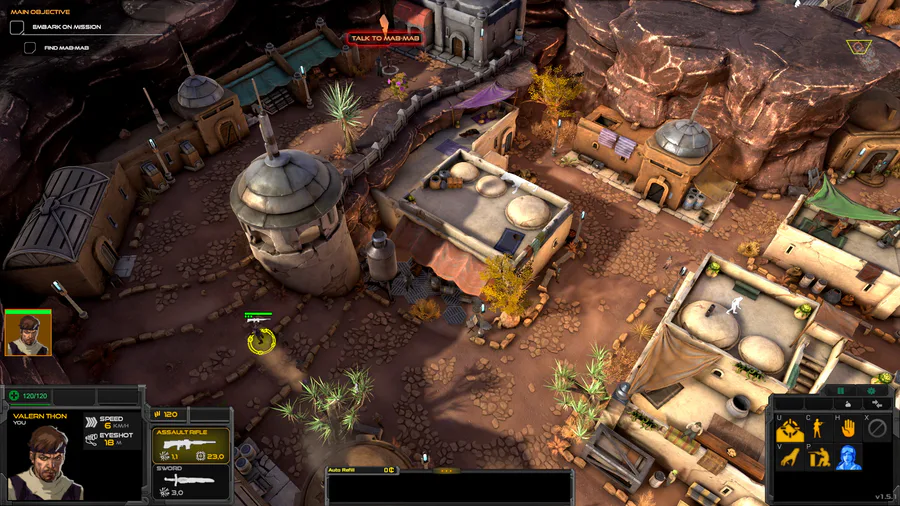Choose the standing rifleman stance command

pyautogui.click(x=817, y=428)
